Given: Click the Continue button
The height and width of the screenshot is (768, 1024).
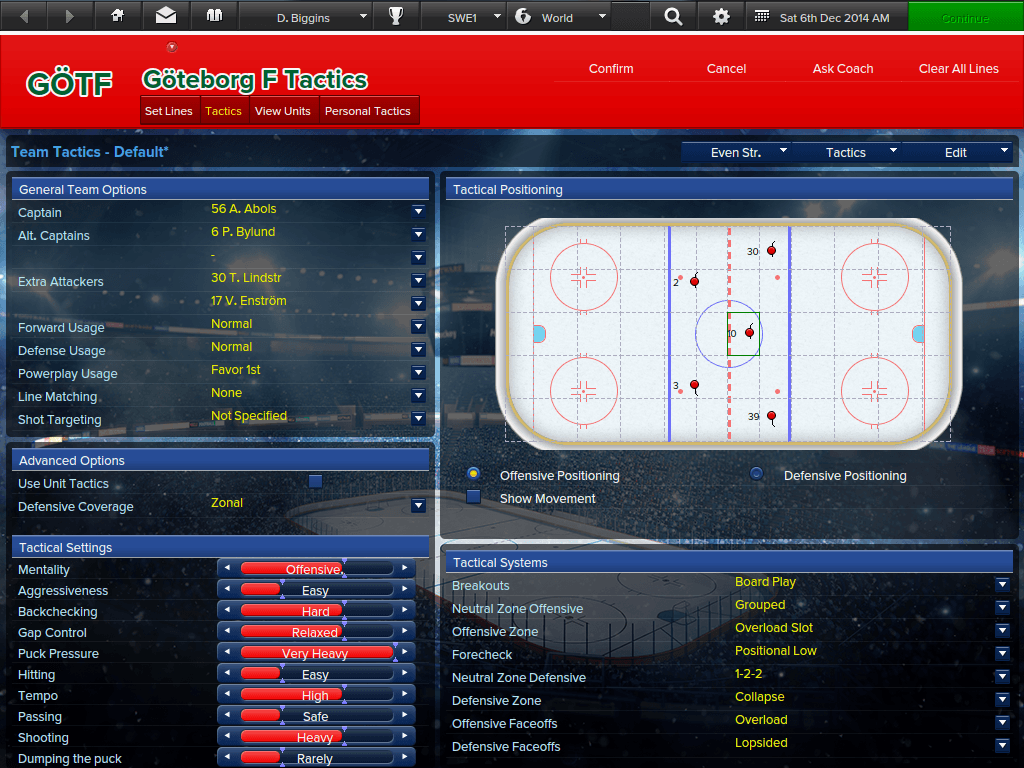Looking at the screenshot, I should pyautogui.click(x=965, y=17).
